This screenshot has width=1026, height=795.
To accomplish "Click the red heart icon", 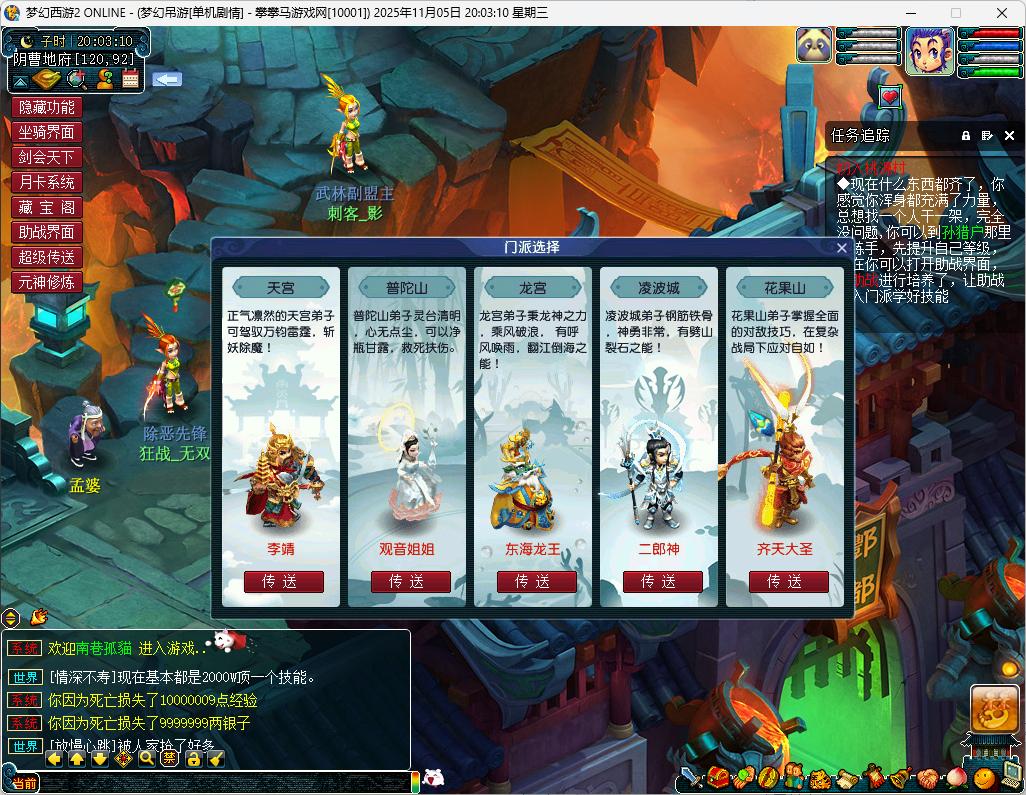I will coord(890,97).
